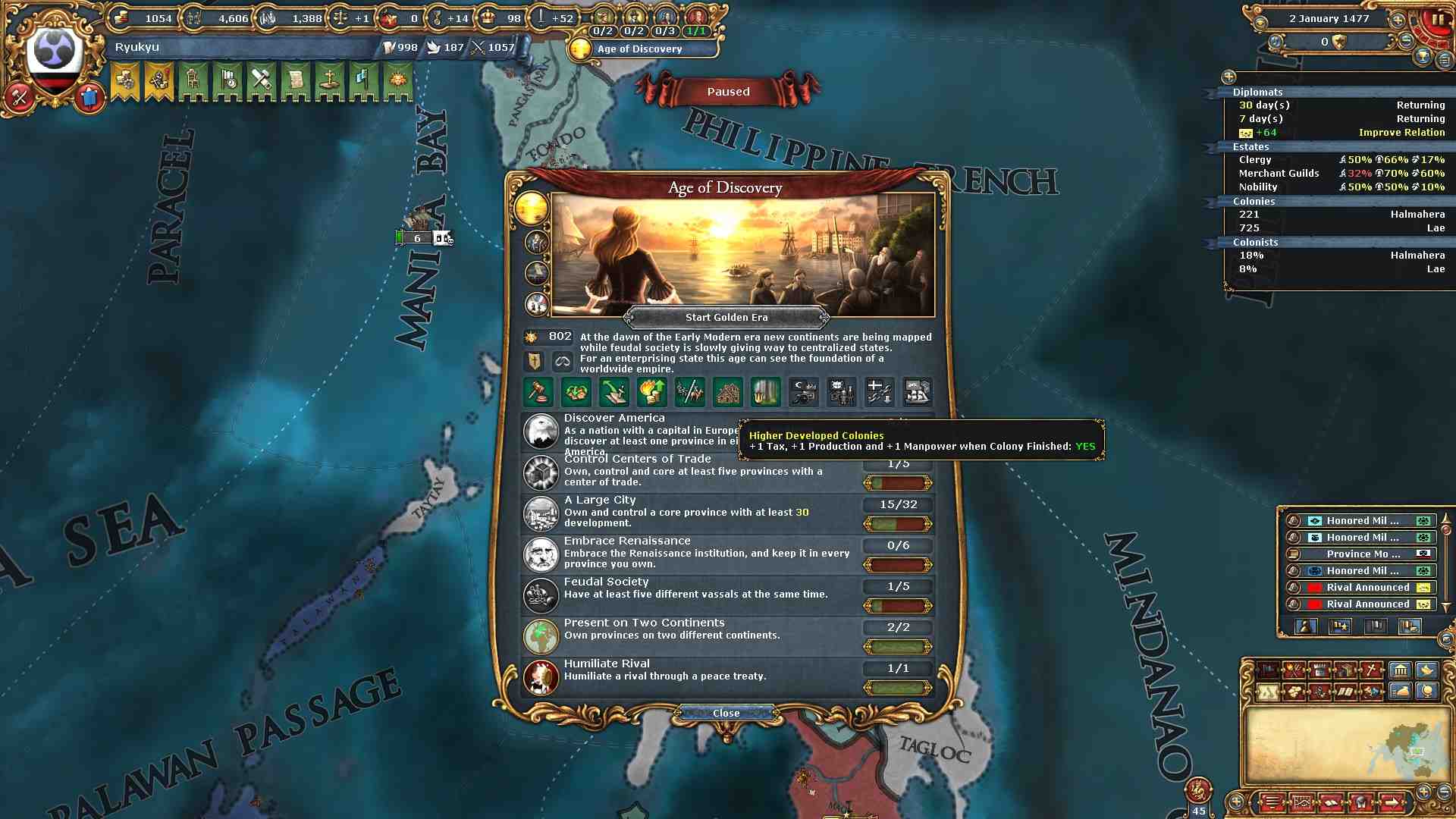Start the Golden Era
This screenshot has width=1456, height=819.
coord(726,317)
